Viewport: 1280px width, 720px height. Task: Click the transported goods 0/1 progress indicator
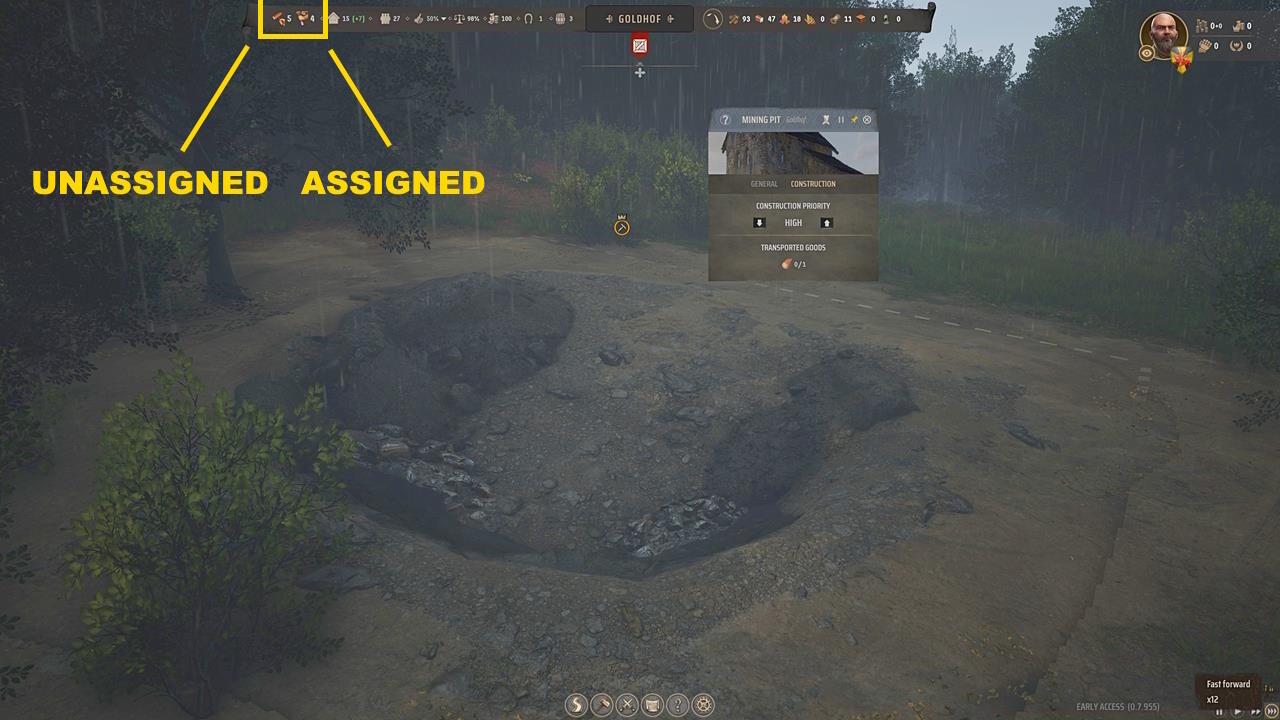(x=789, y=265)
